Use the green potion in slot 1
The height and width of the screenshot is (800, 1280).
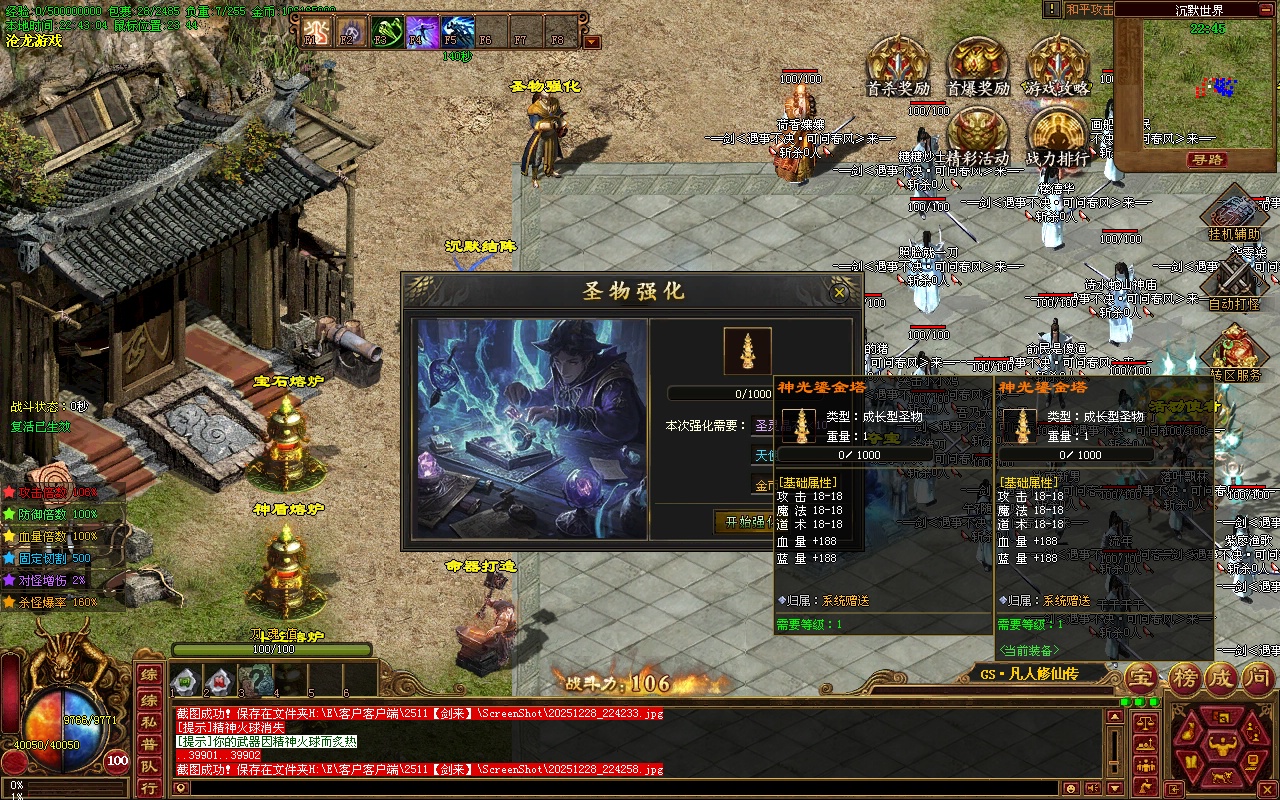click(x=185, y=681)
